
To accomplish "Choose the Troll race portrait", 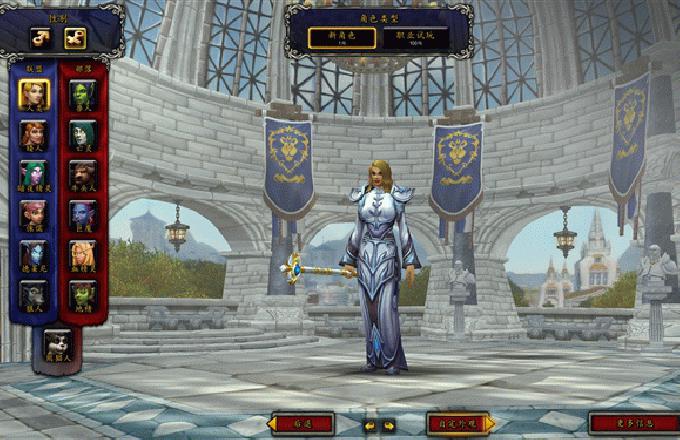I will coord(83,214).
